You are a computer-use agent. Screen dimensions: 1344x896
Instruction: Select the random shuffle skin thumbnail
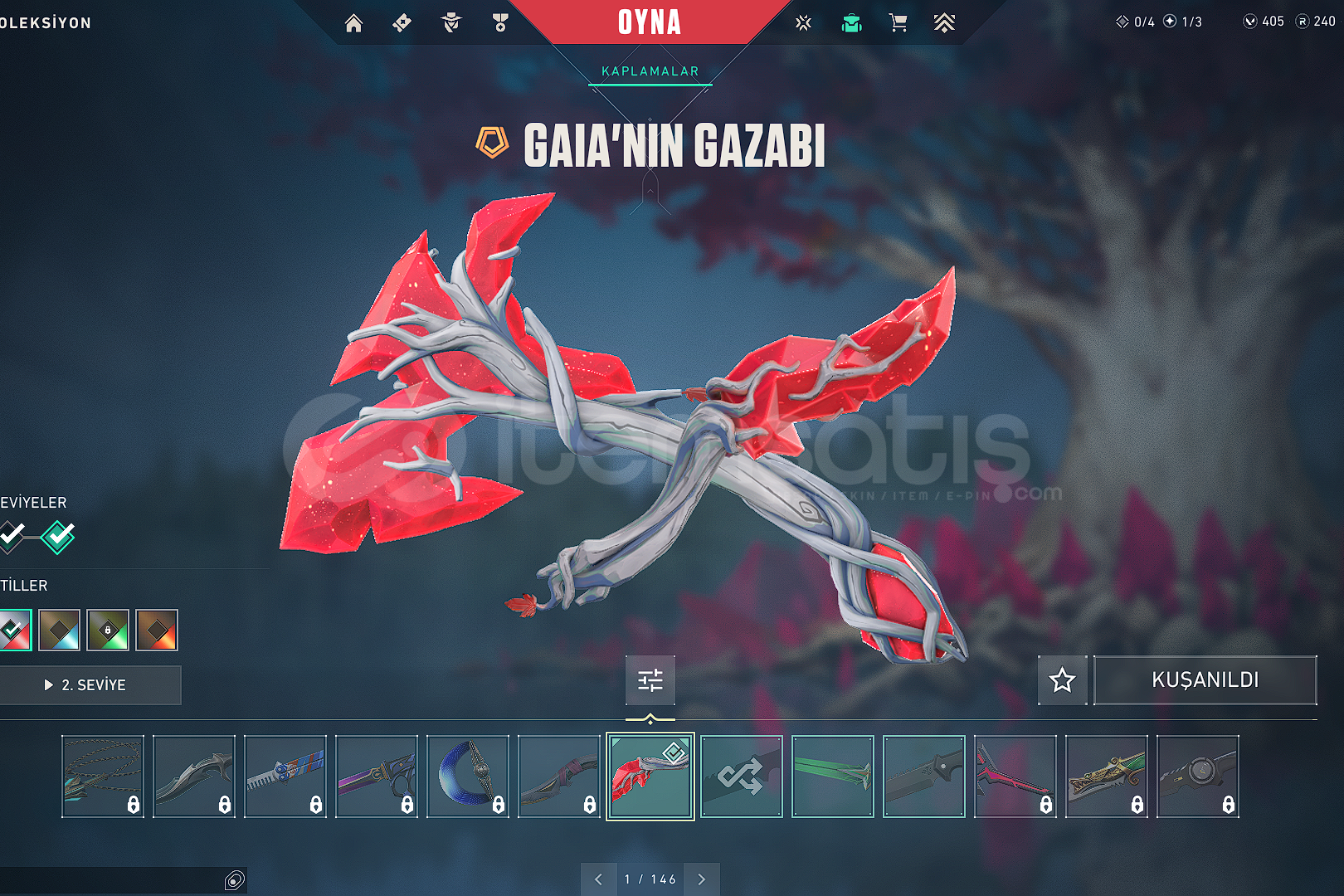741,777
